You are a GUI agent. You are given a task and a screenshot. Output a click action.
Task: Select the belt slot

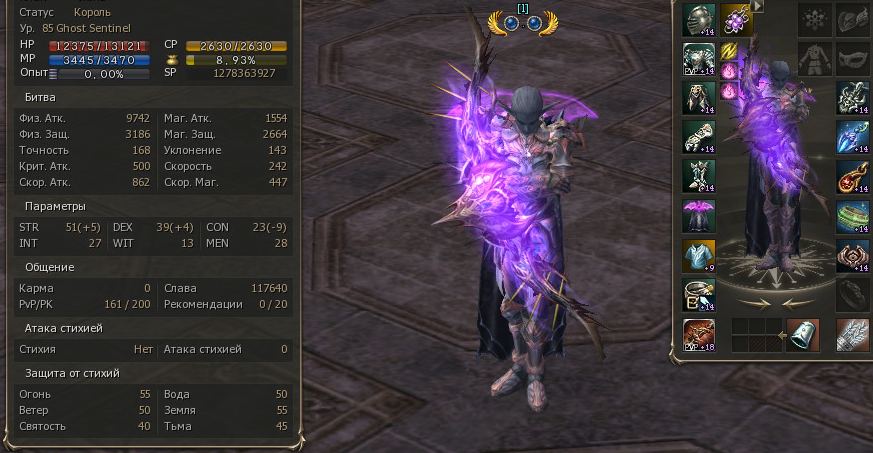click(x=699, y=294)
